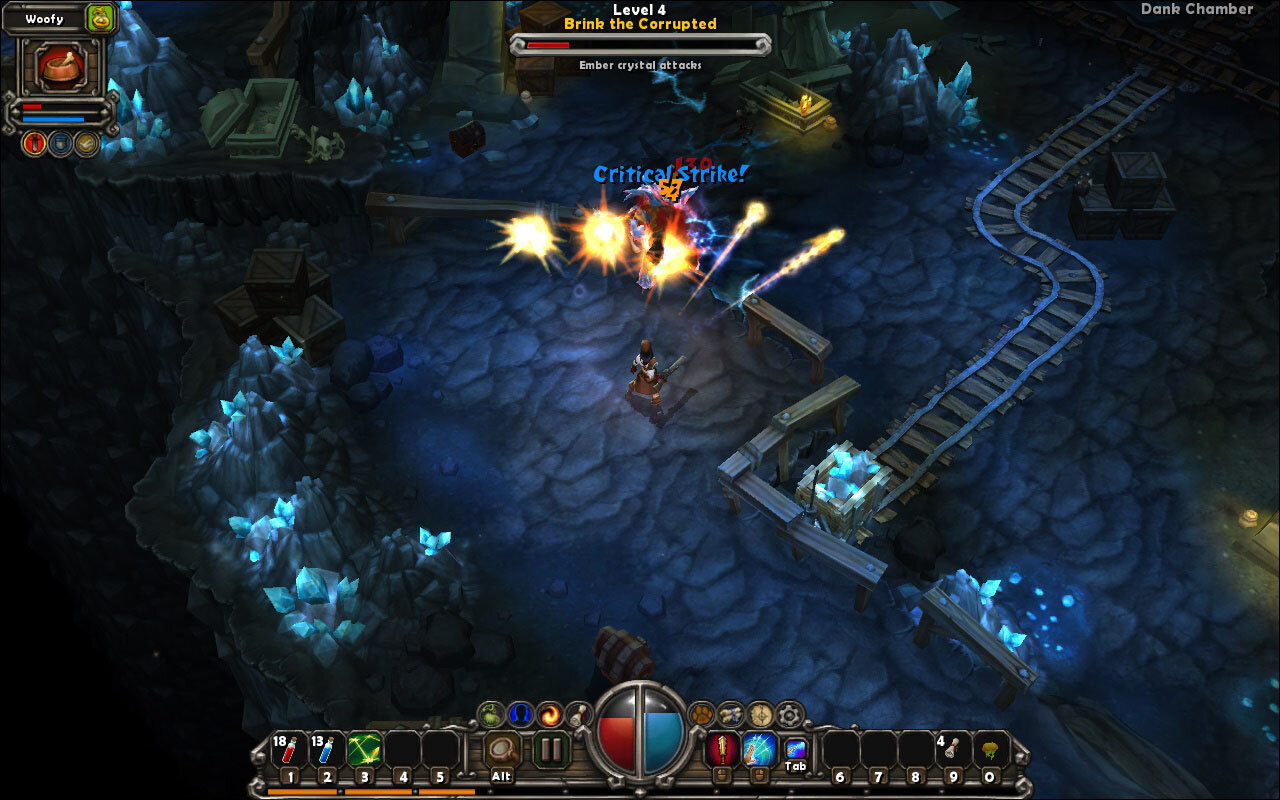The image size is (1280, 800).
Task: Open the fire swirl skills panel
Action: [549, 714]
